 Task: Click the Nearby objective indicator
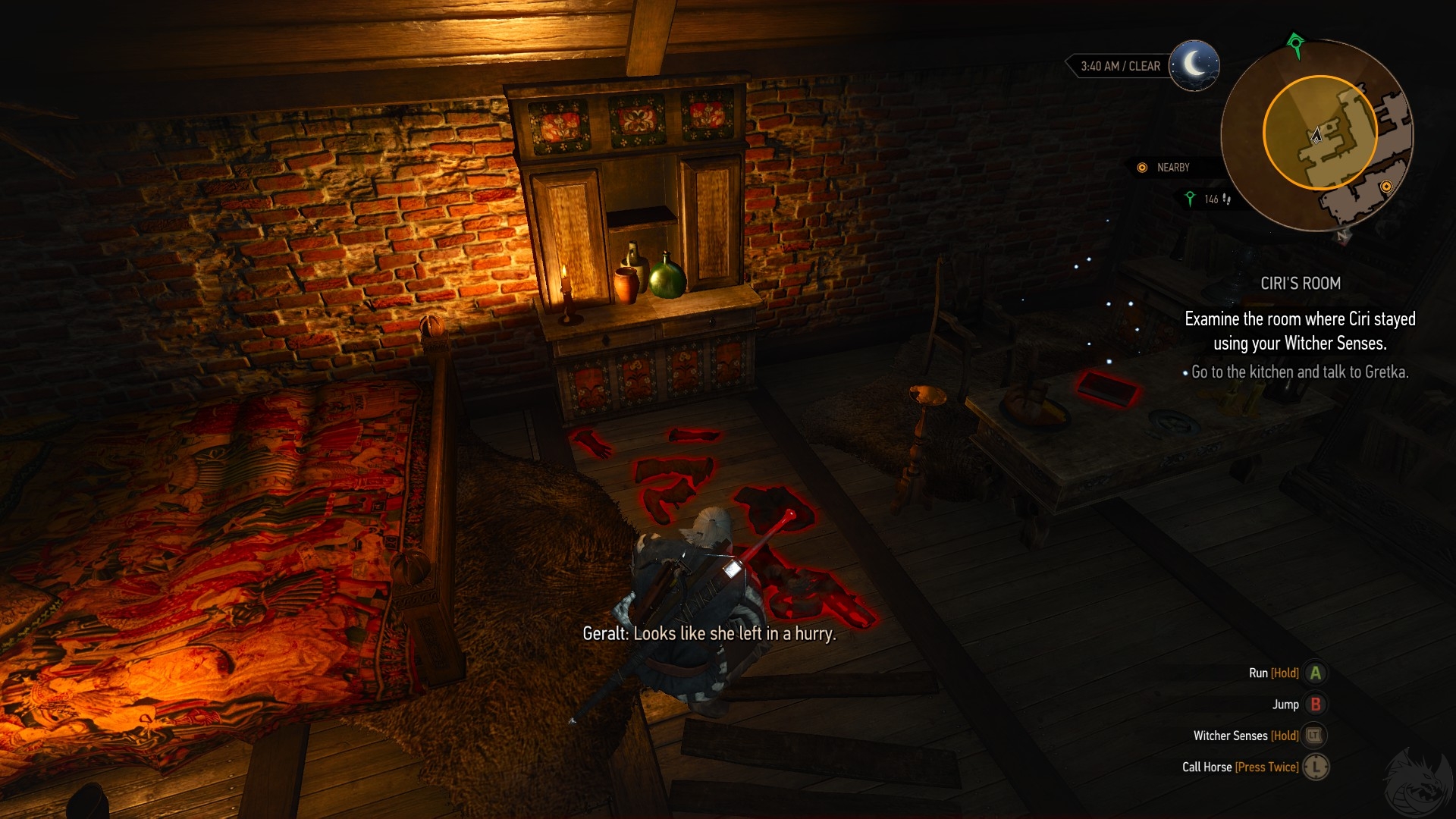click(x=1163, y=168)
